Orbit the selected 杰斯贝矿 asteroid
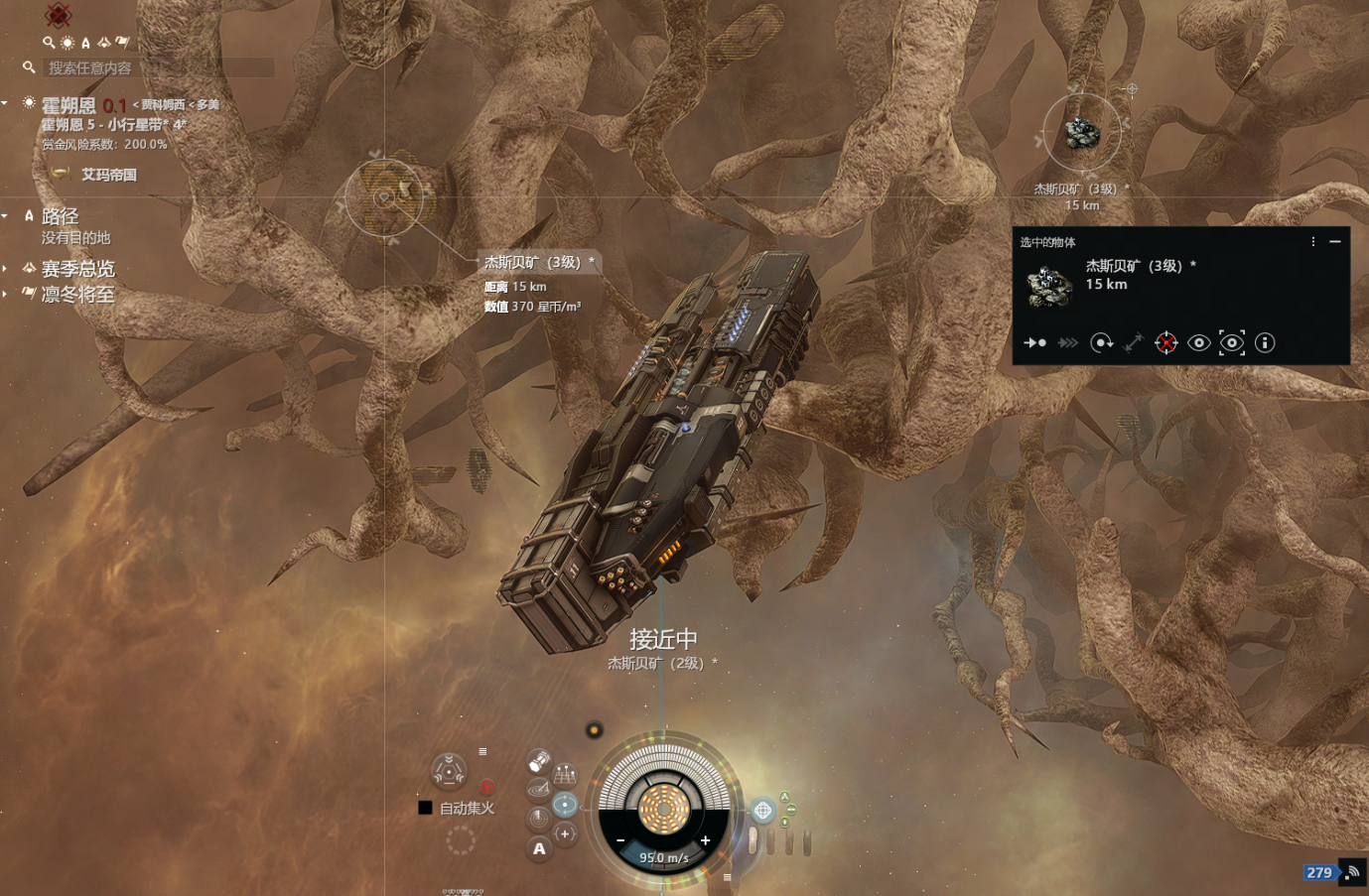This screenshot has width=1369, height=896. (1101, 342)
